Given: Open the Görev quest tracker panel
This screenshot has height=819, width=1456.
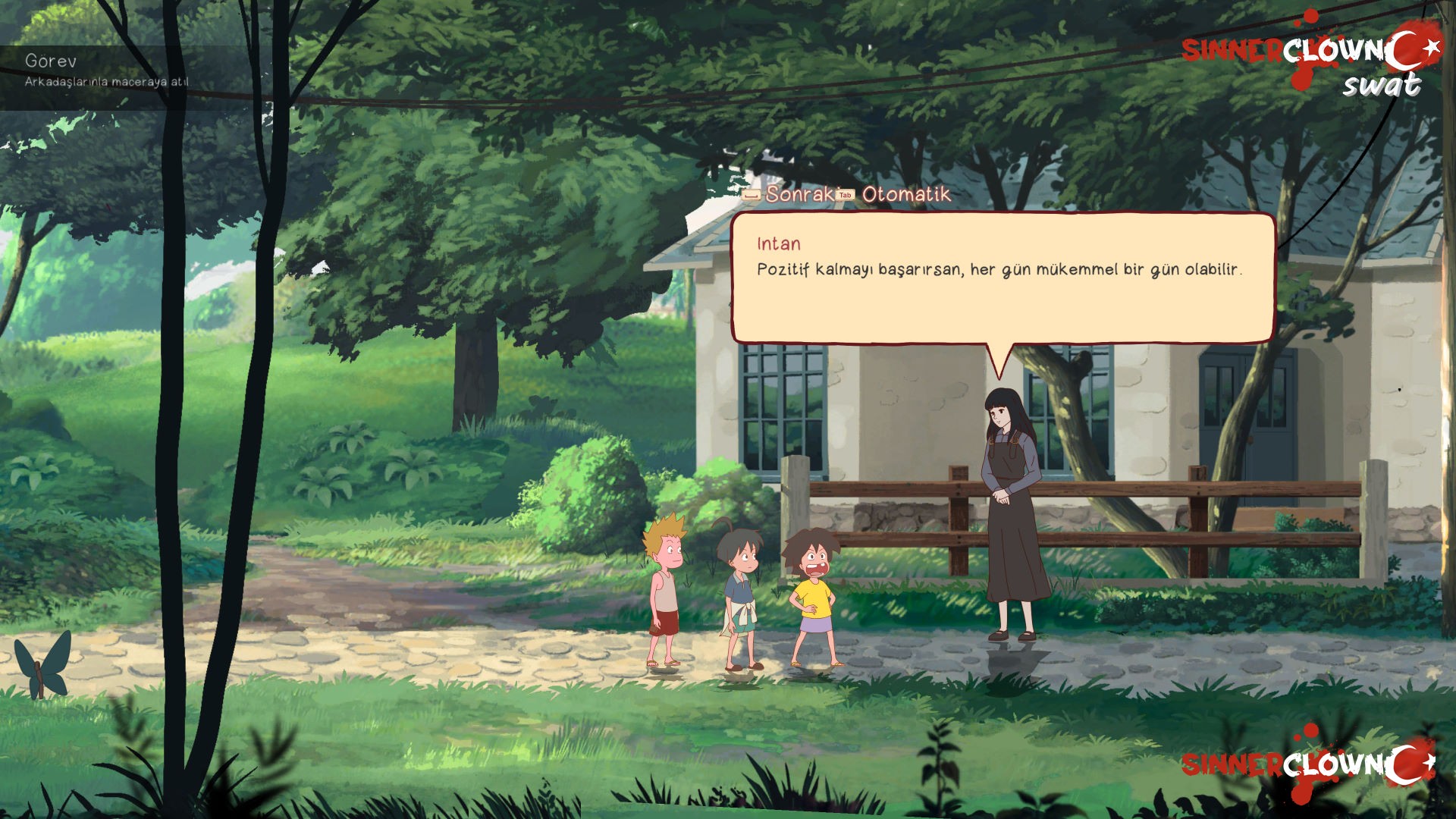Looking at the screenshot, I should (106, 70).
